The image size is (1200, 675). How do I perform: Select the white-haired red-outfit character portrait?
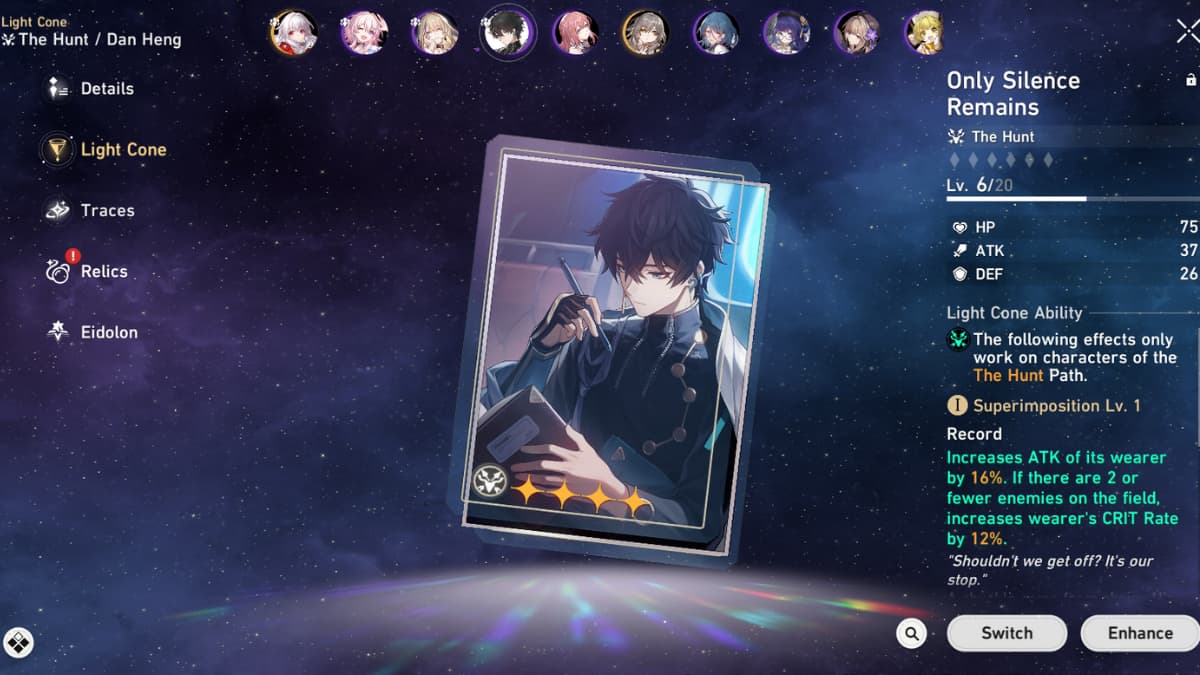(x=294, y=33)
